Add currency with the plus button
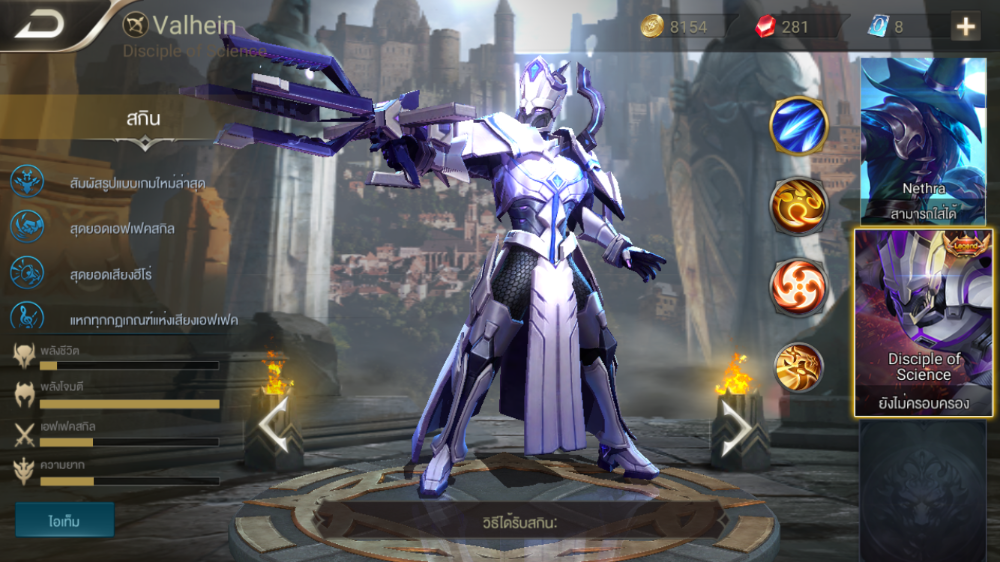The width and height of the screenshot is (1000, 562). click(965, 27)
